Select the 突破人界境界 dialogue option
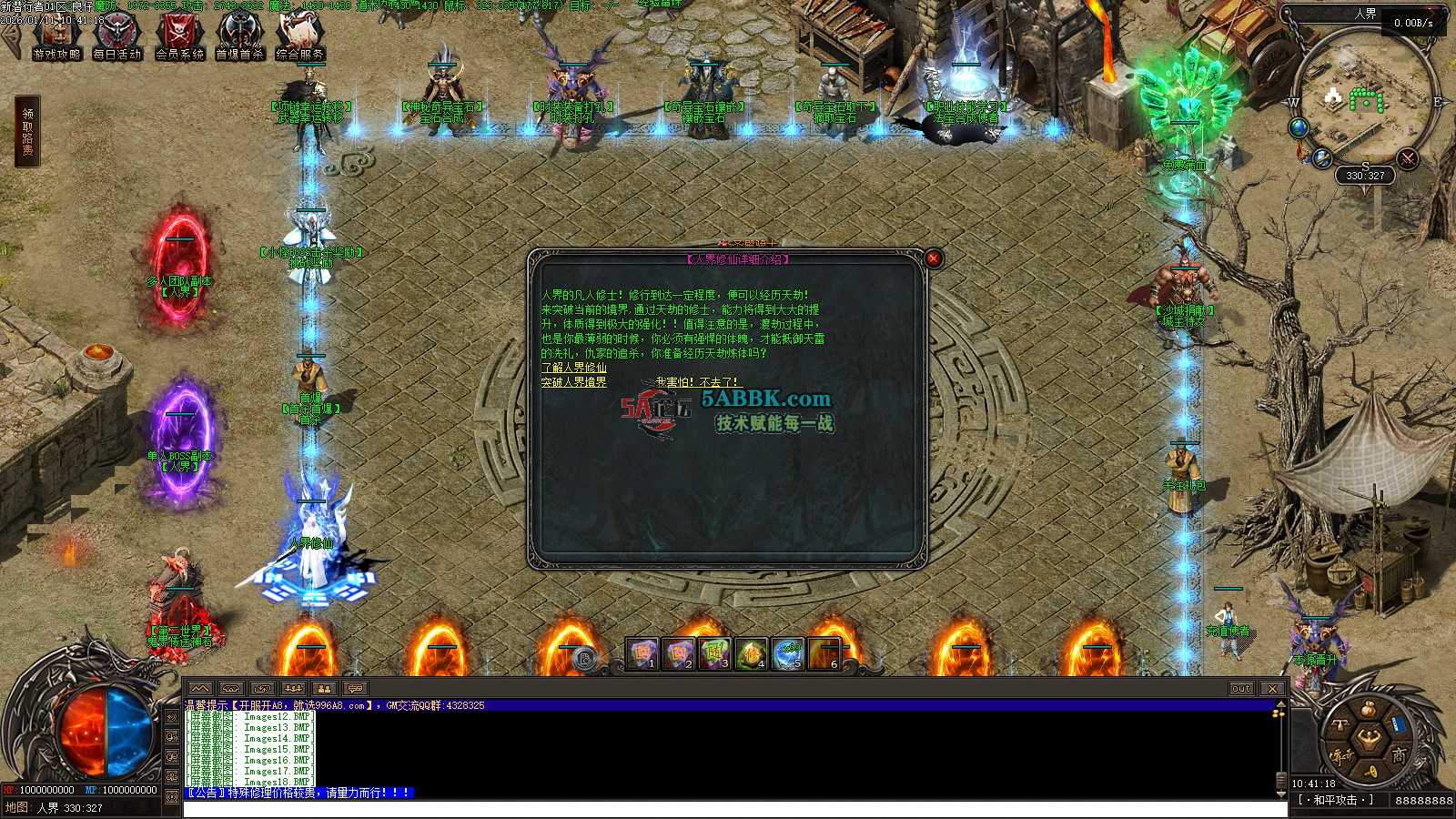The height and width of the screenshot is (819, 1456). [573, 382]
